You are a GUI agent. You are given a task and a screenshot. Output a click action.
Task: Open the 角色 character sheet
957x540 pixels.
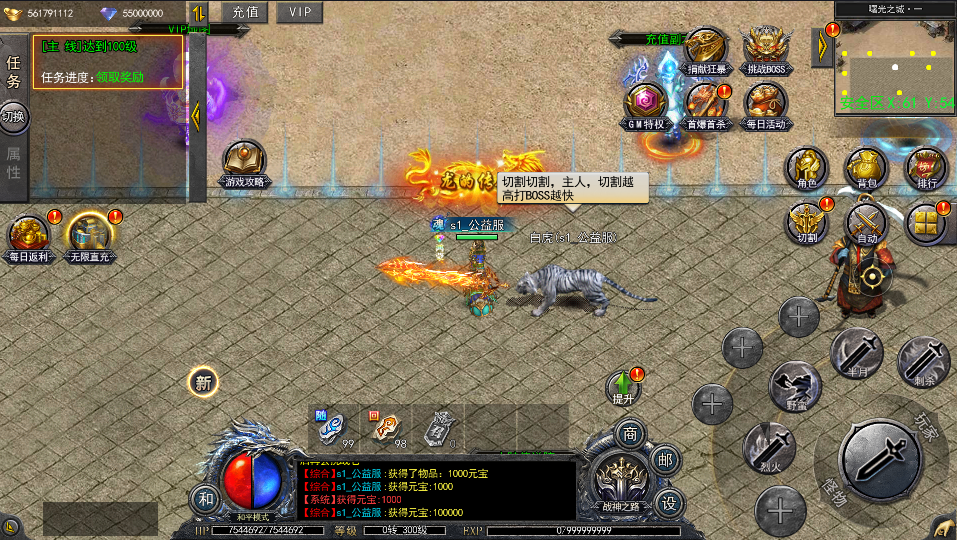point(806,168)
